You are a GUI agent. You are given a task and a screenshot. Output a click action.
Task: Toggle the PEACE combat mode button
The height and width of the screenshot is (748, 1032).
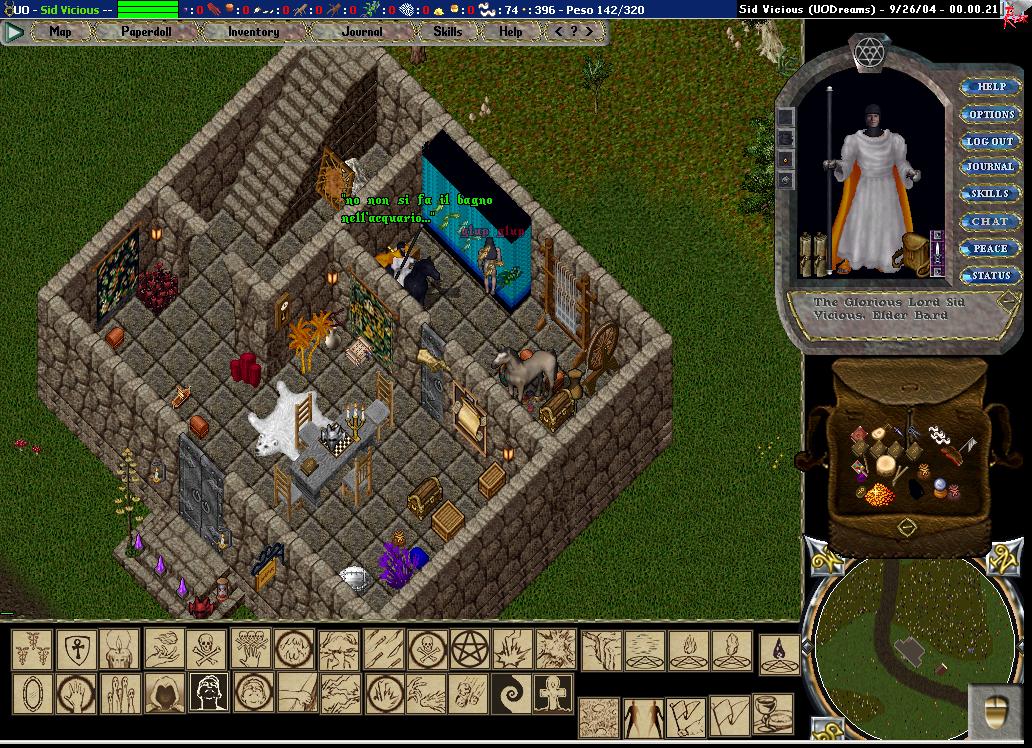tap(990, 248)
